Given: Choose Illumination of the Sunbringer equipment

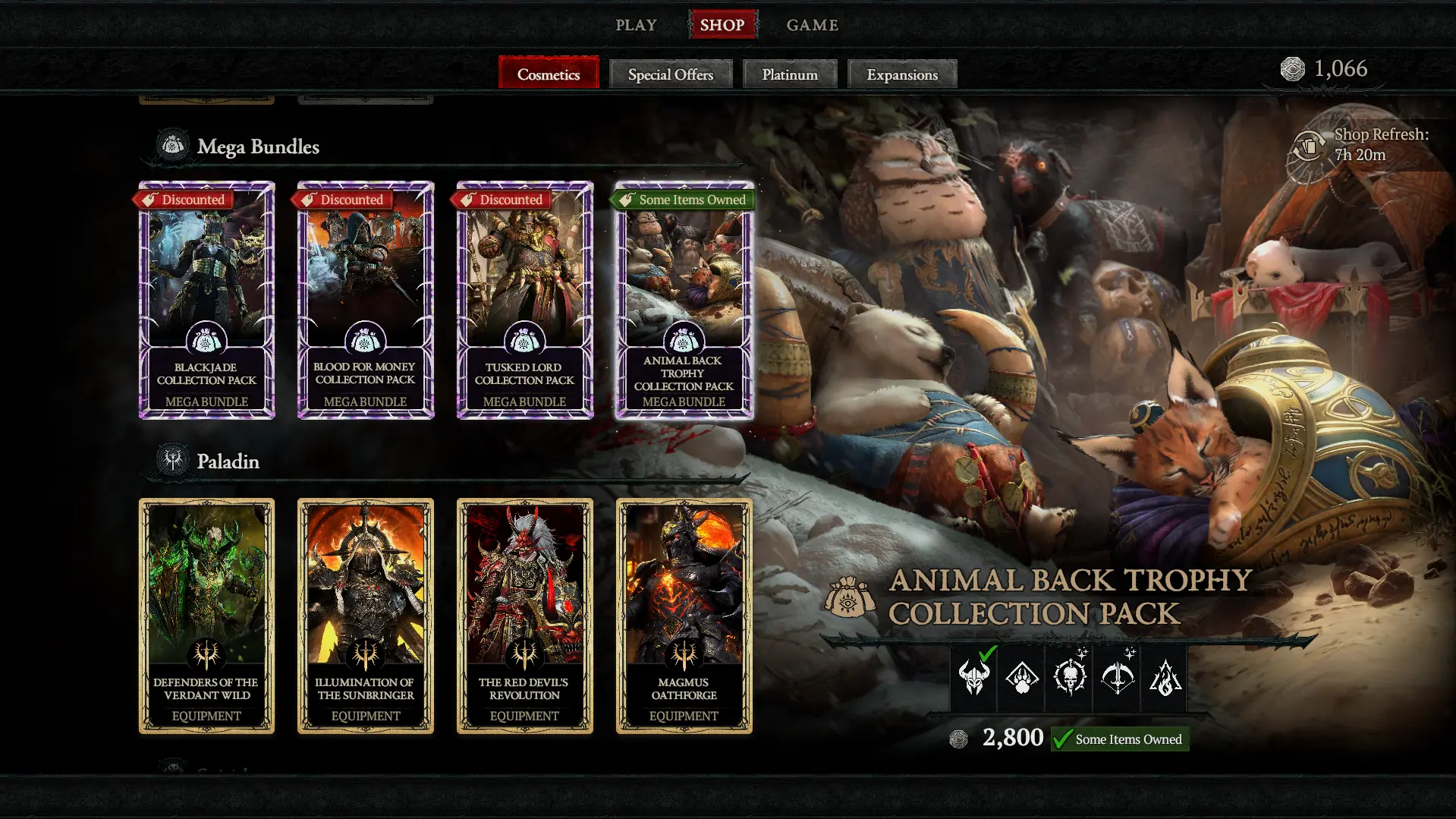Looking at the screenshot, I should (365, 616).
